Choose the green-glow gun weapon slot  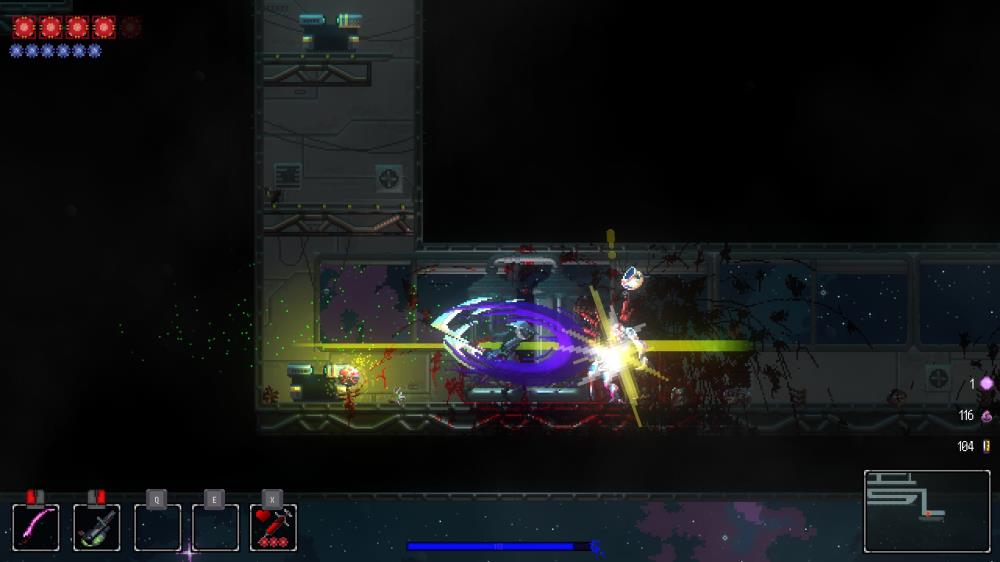(97, 527)
